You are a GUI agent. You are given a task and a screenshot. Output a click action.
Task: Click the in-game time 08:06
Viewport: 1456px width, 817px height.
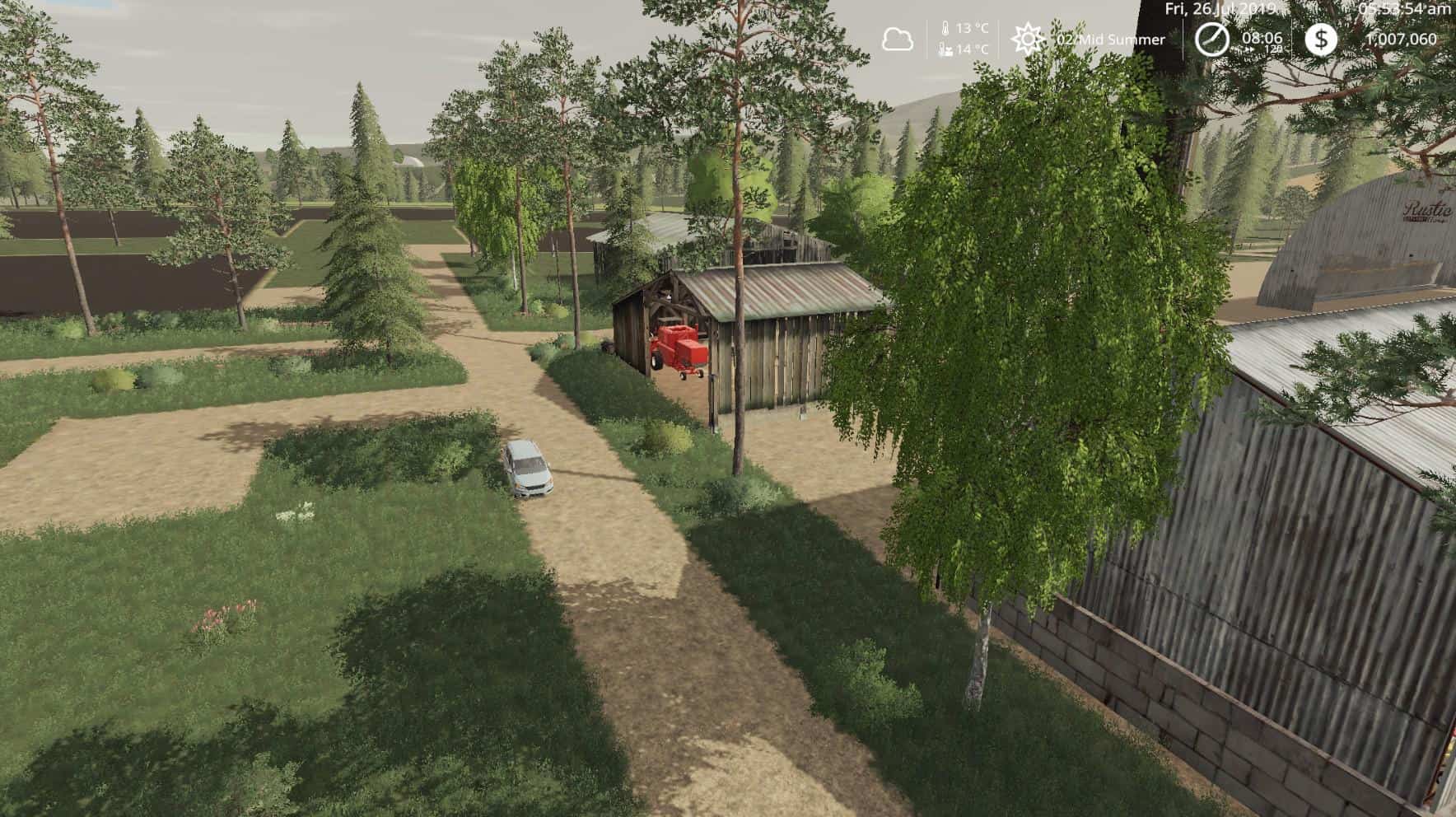(1262, 38)
